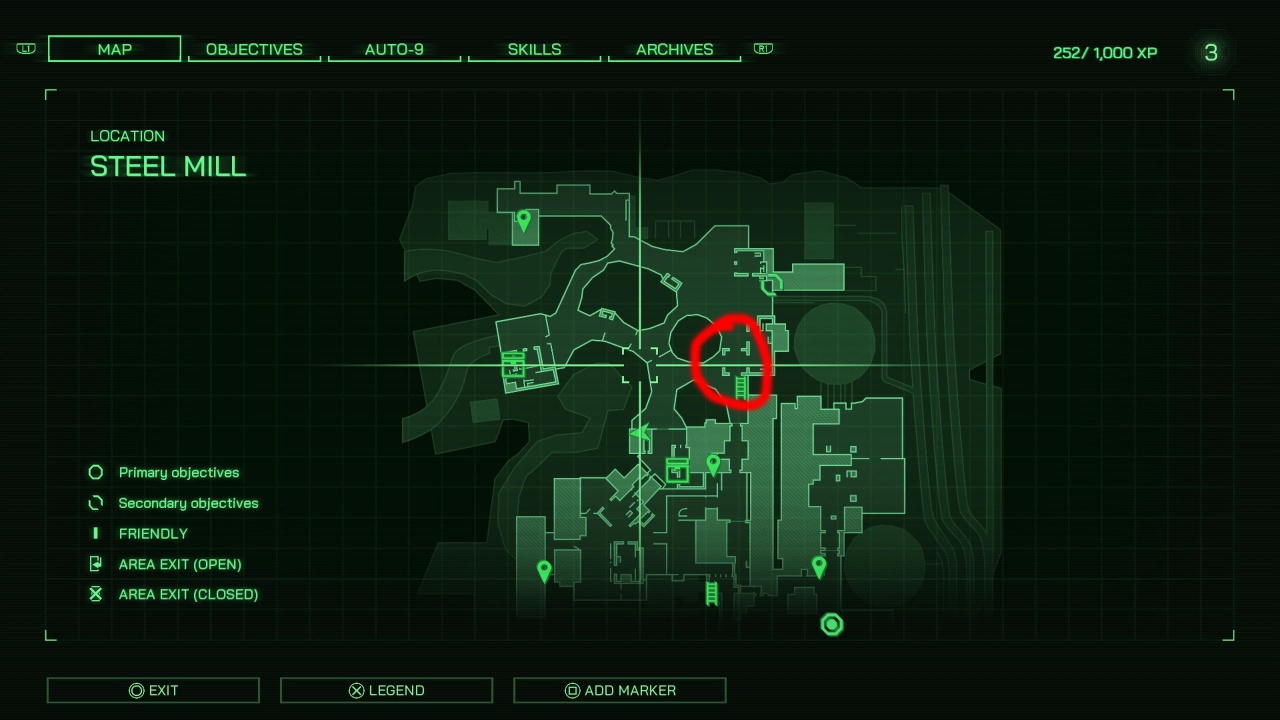Click the R1 bumper icon beside ARCHIVES
Viewport: 1280px width, 720px height.
coord(763,48)
